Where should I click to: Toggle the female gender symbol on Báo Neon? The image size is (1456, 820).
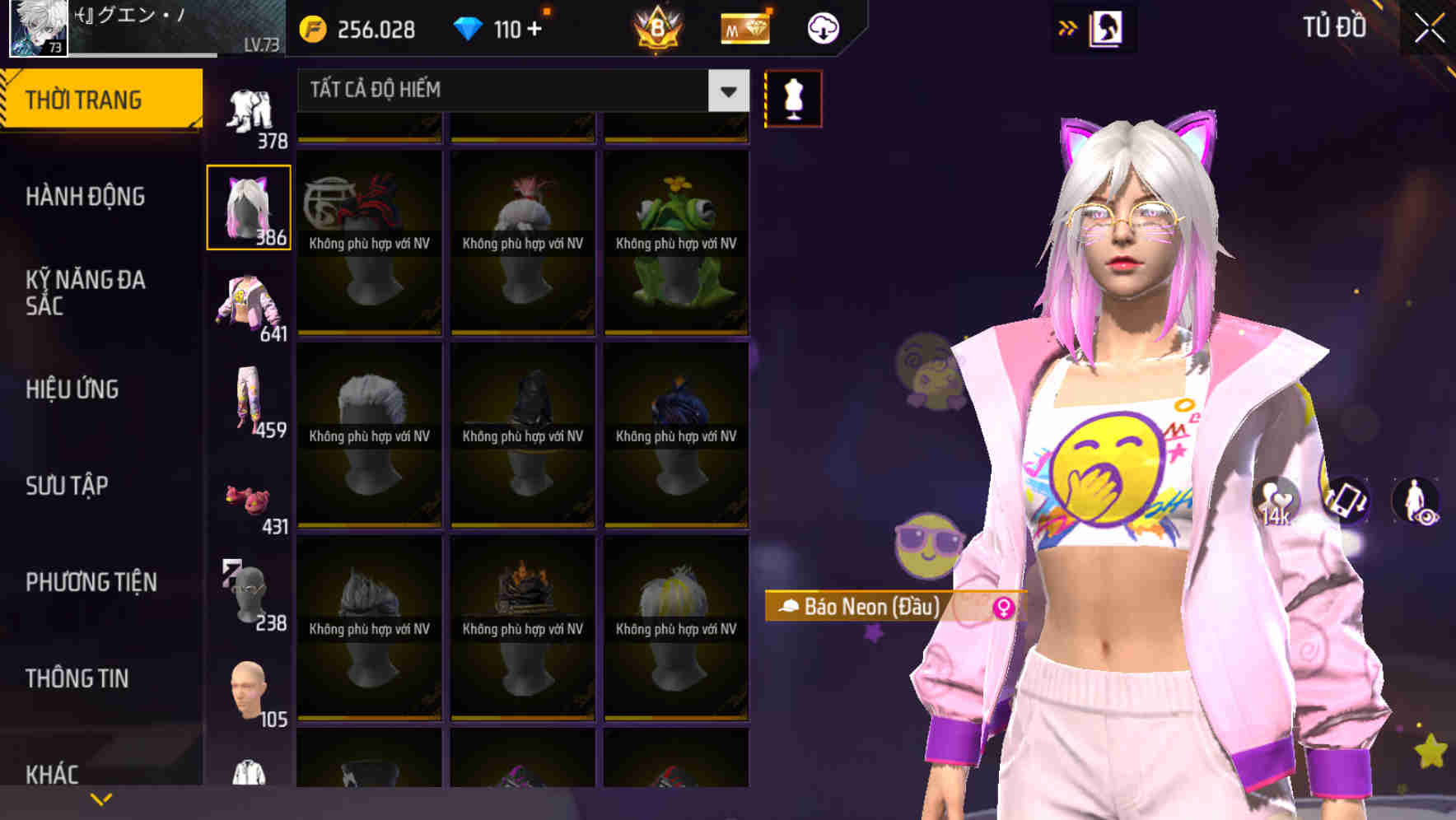(1004, 608)
